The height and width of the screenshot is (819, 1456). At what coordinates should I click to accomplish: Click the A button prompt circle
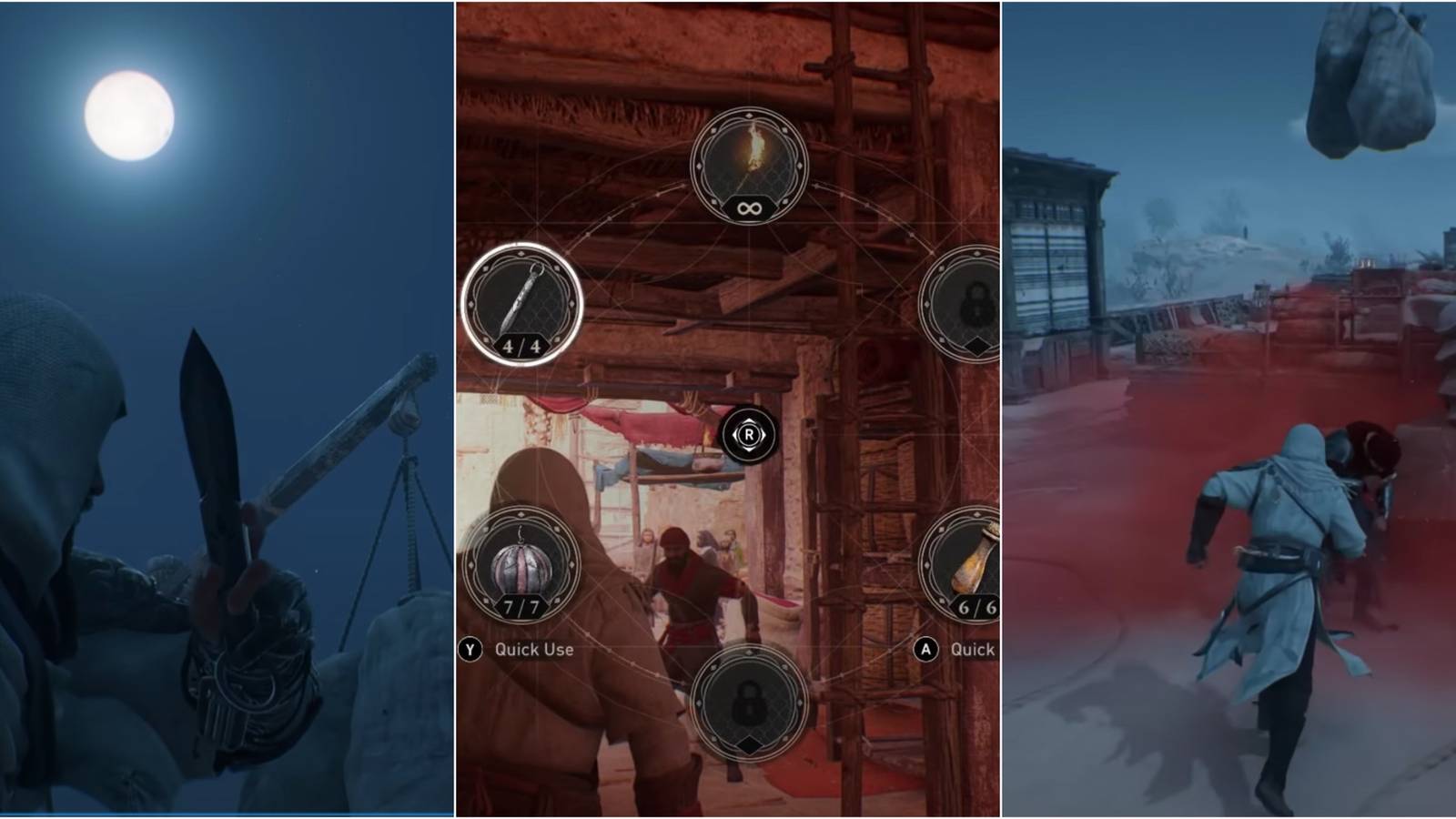(x=925, y=650)
